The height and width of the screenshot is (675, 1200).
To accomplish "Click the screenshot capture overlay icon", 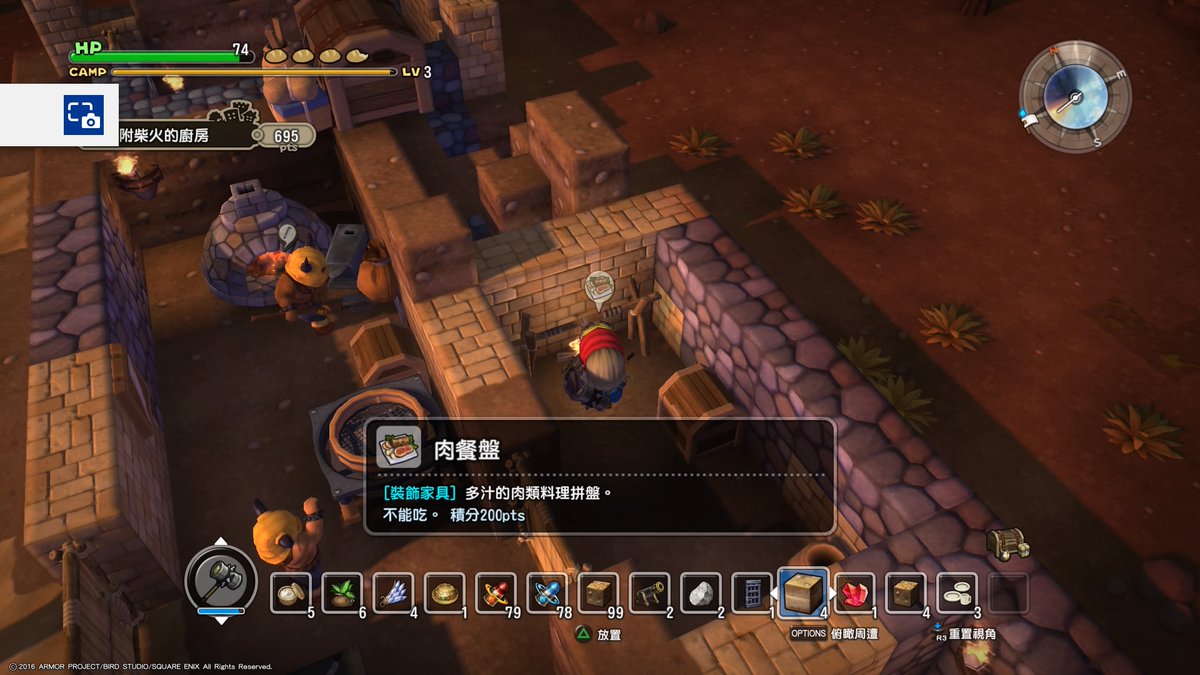I will [x=83, y=115].
